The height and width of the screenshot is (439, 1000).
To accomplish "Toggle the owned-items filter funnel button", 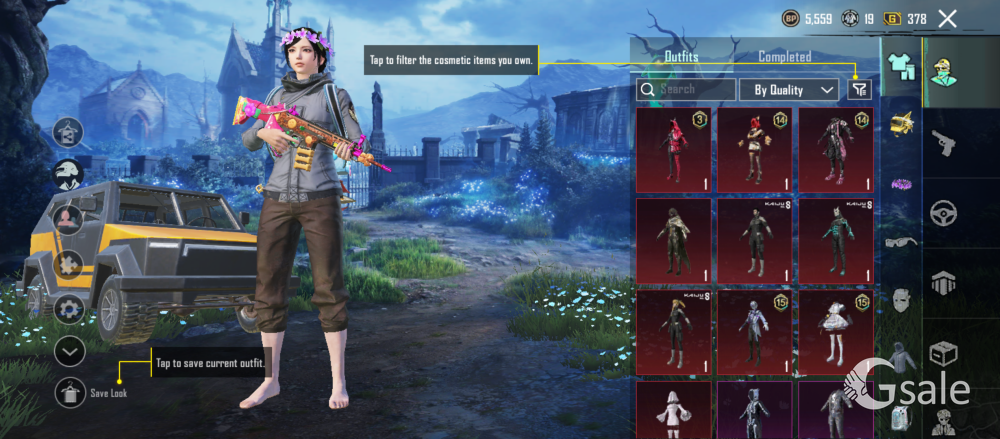I will 859,90.
